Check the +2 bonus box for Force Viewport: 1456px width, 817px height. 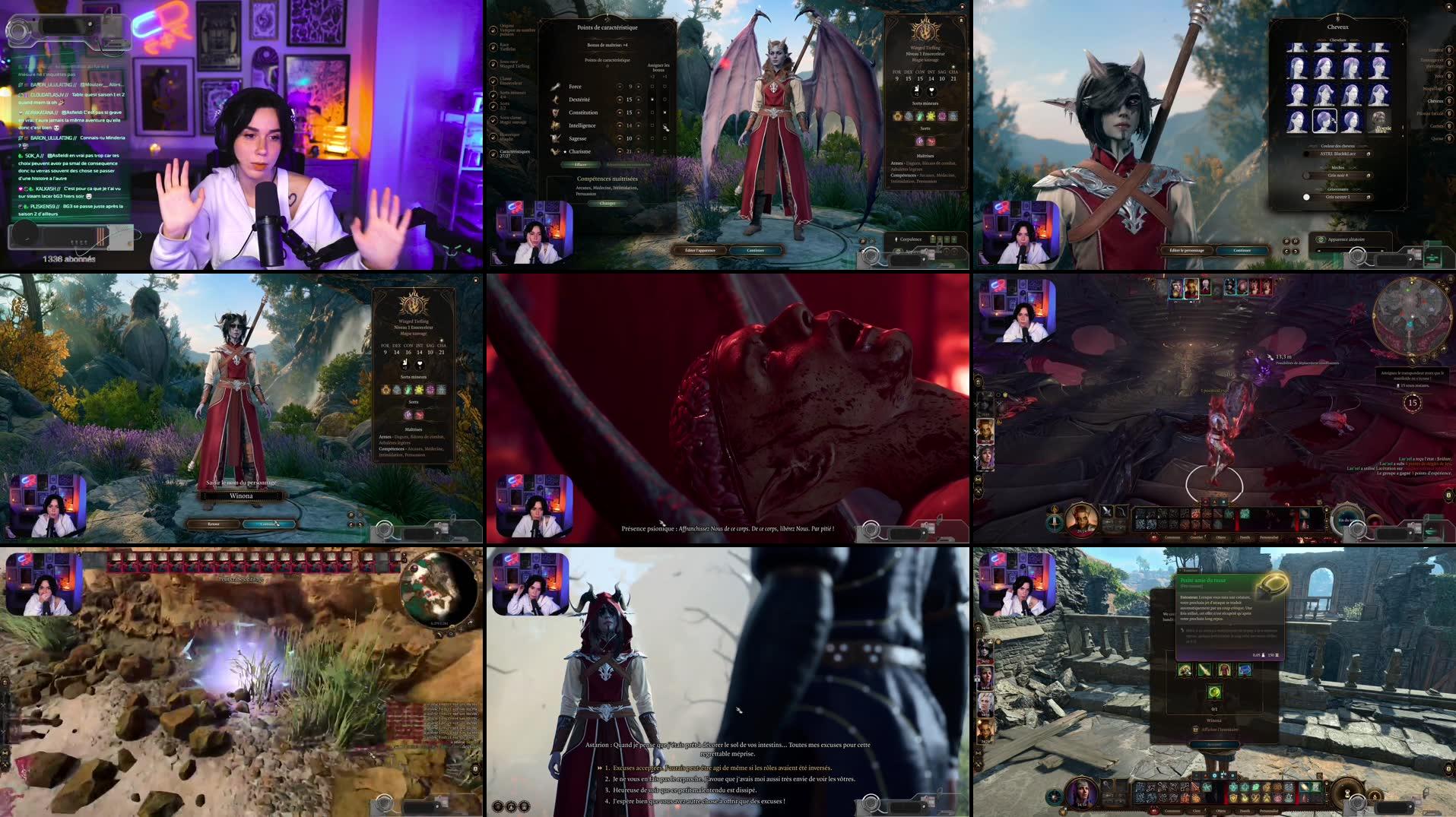click(652, 87)
